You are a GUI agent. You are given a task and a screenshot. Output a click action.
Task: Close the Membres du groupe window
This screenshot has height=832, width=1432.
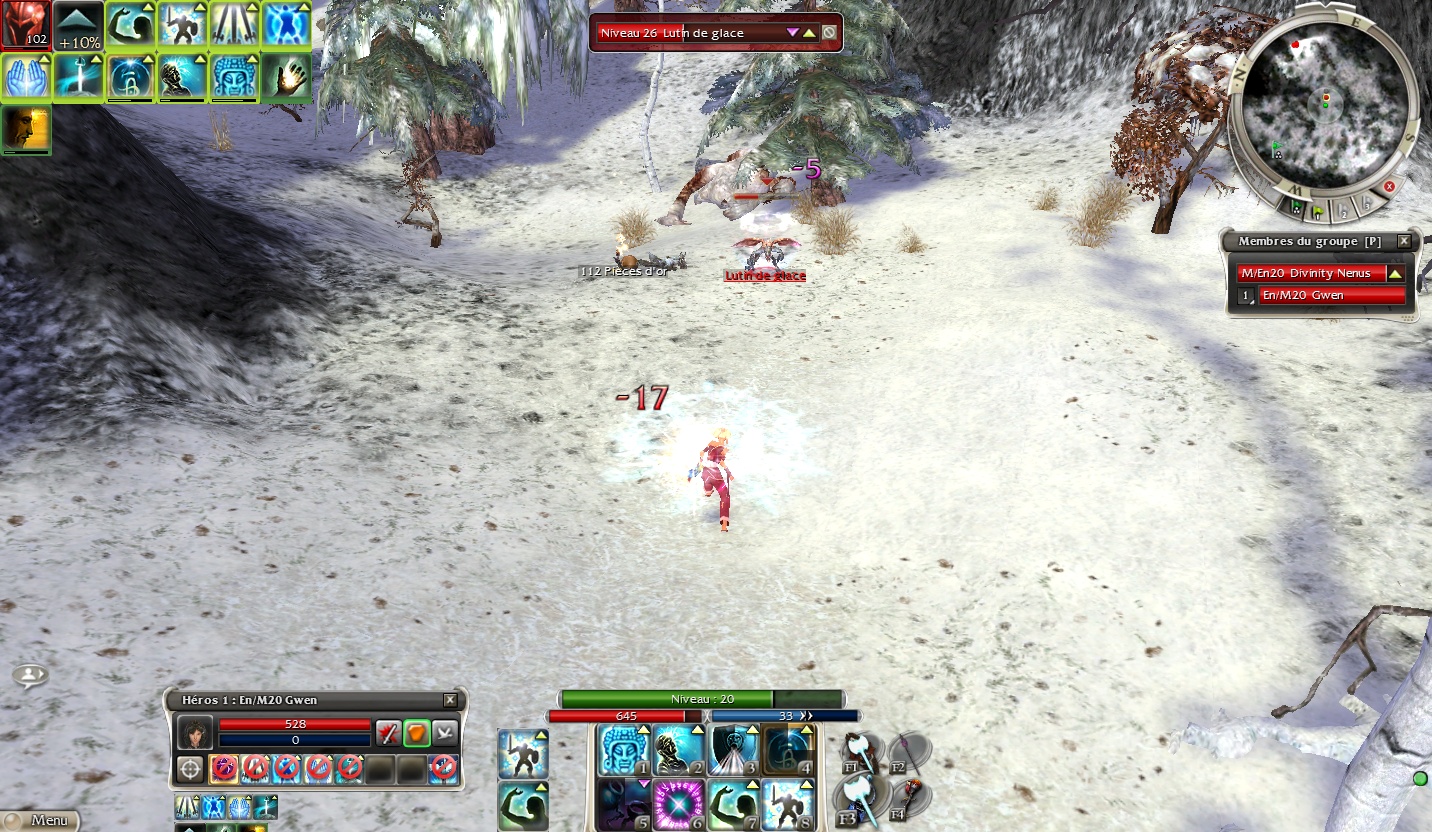pos(1404,241)
